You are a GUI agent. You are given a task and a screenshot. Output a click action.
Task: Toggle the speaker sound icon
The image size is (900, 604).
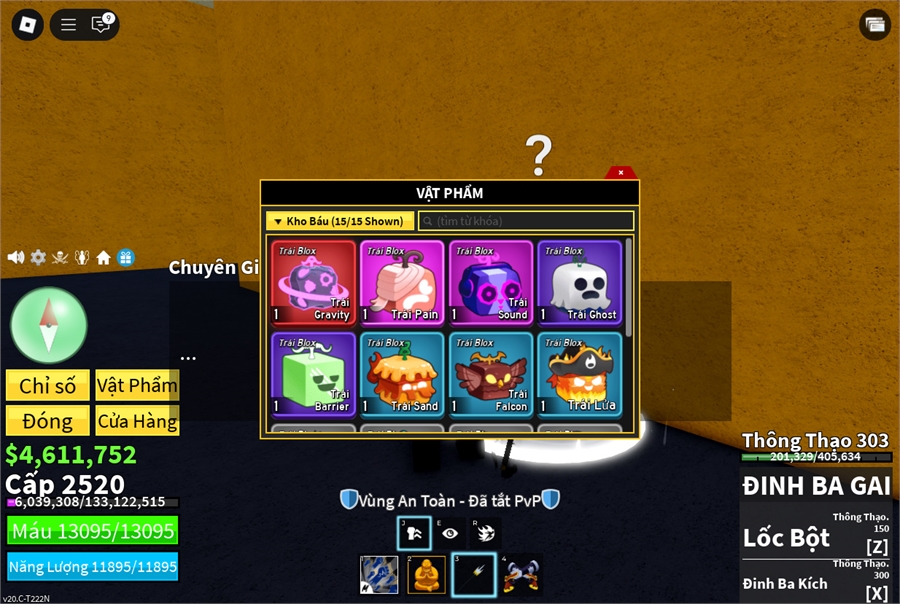pyautogui.click(x=16, y=257)
